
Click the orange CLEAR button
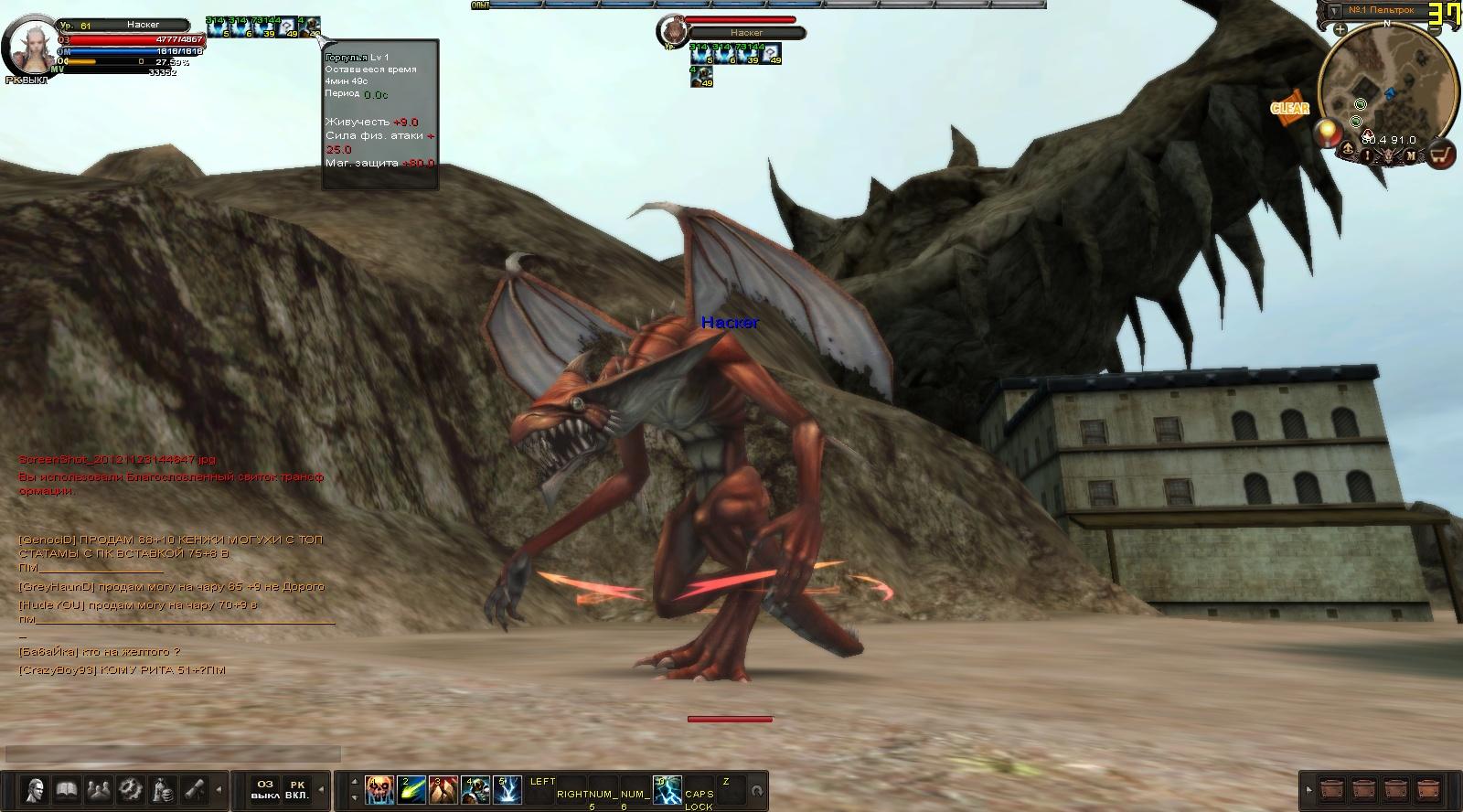click(1289, 108)
